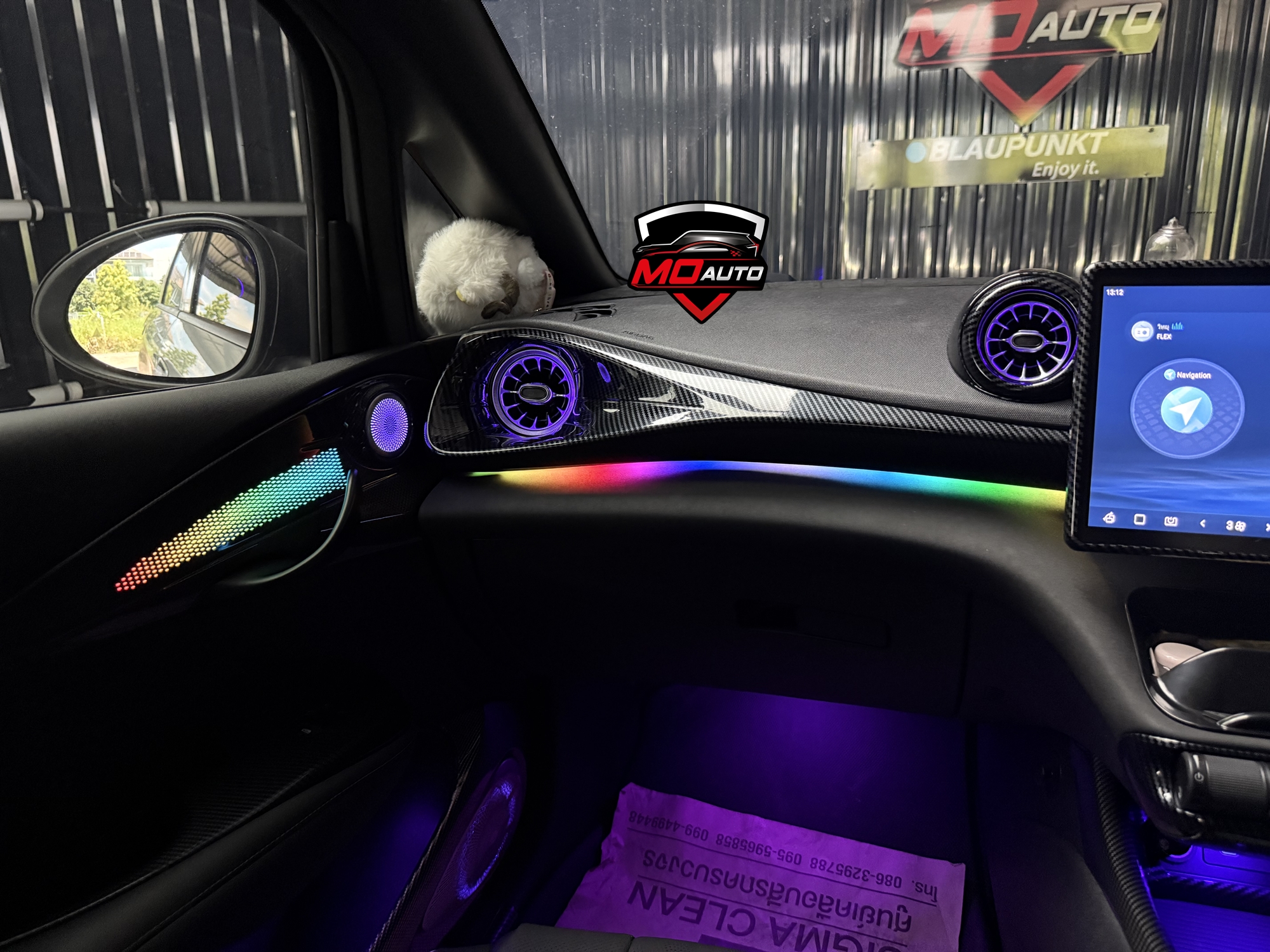Tap the Recent apps square icon
This screenshot has height=952, width=1270.
click(x=1140, y=519)
